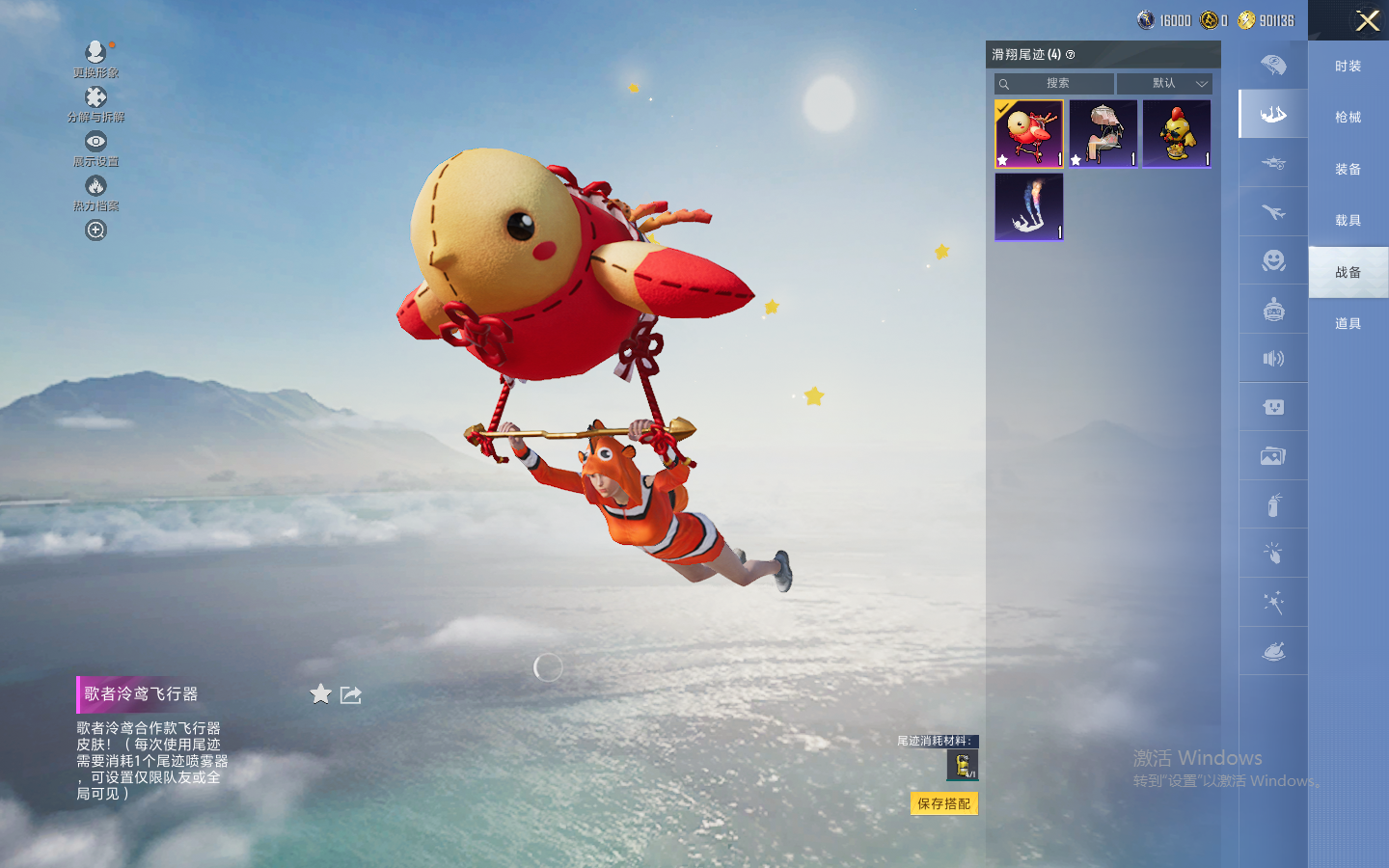Open 展示设置 display settings
The image size is (1389, 868).
pos(95,148)
